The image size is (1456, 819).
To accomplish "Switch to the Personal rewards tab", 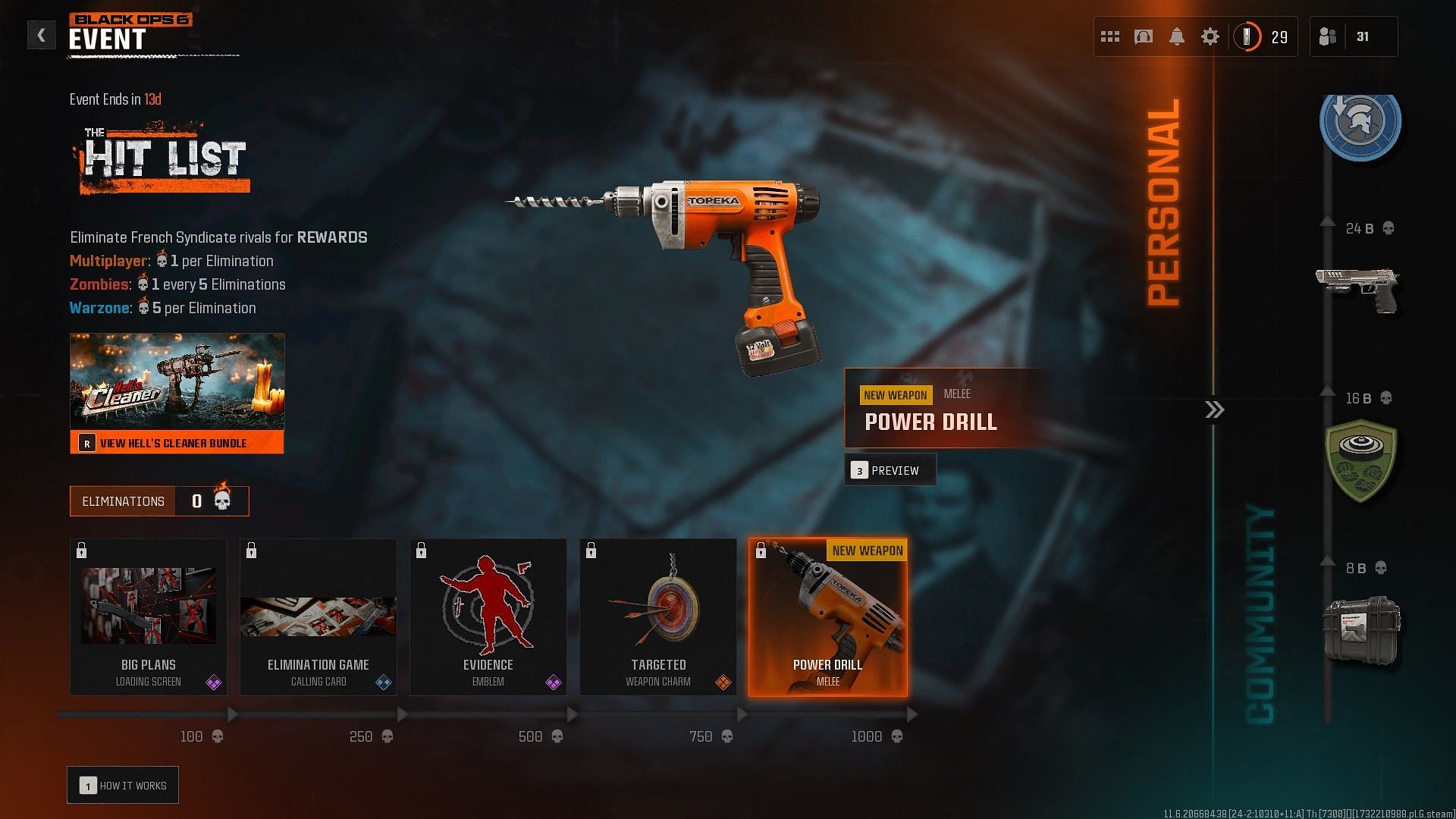I will [1164, 203].
